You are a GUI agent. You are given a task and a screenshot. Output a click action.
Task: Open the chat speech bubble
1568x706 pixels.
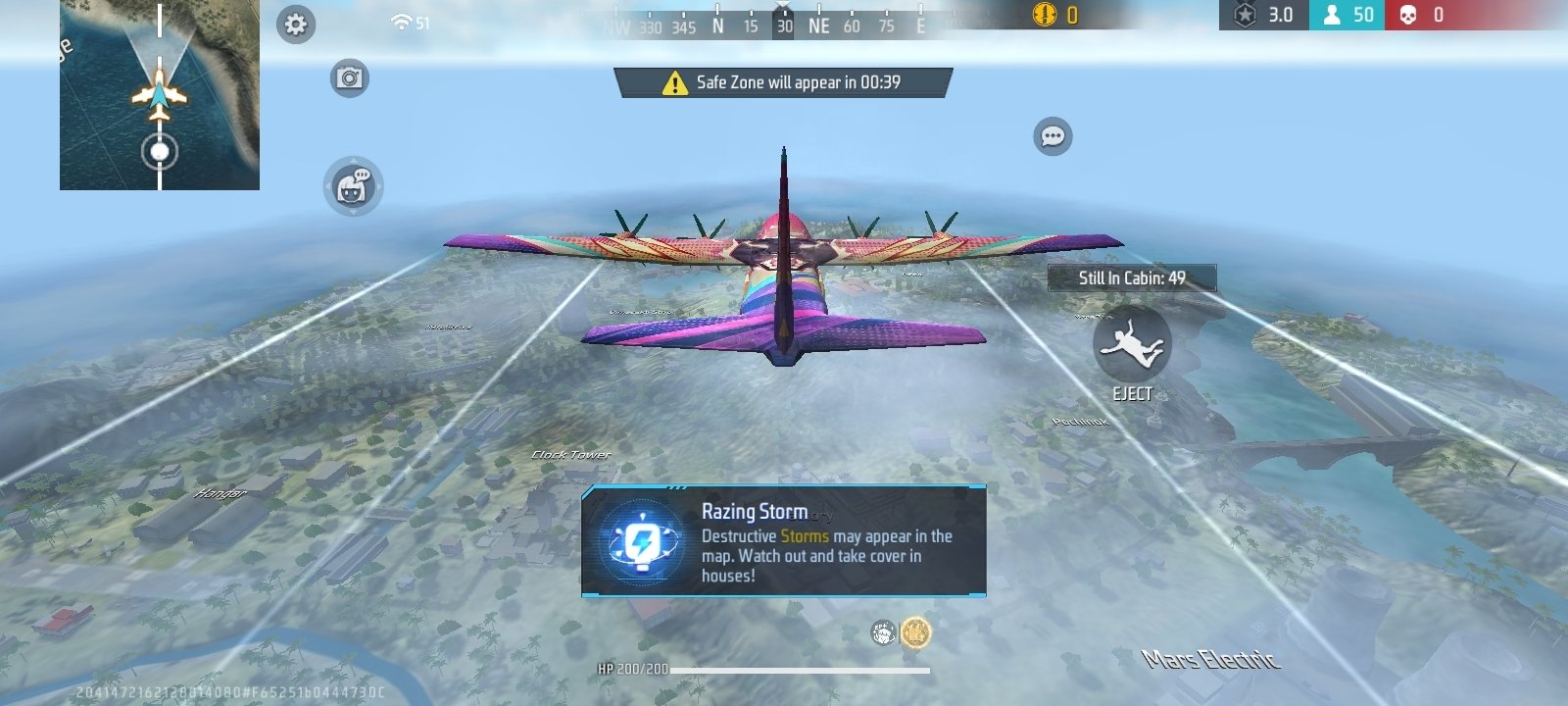tap(1053, 136)
